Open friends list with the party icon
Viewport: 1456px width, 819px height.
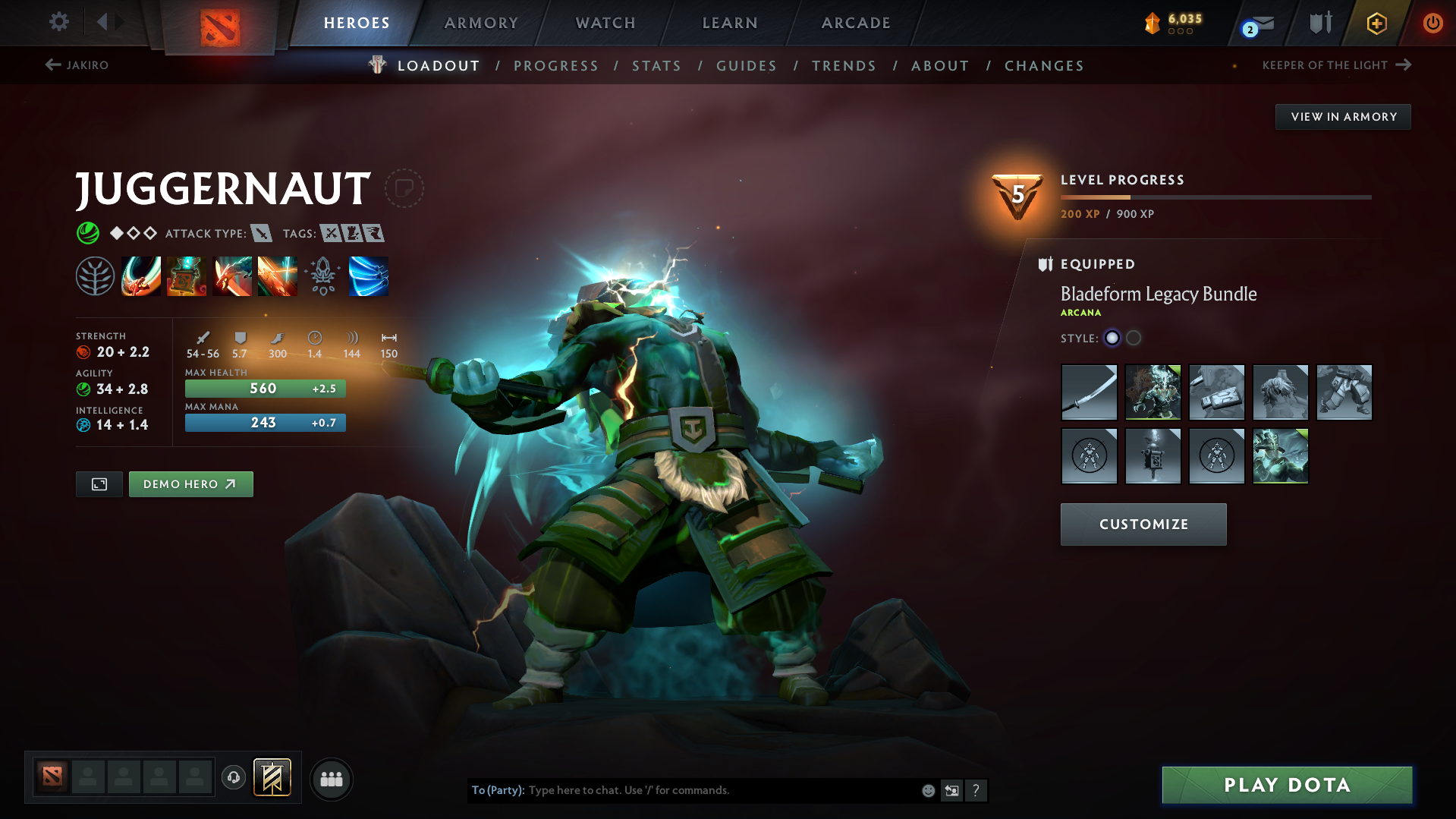(x=330, y=779)
